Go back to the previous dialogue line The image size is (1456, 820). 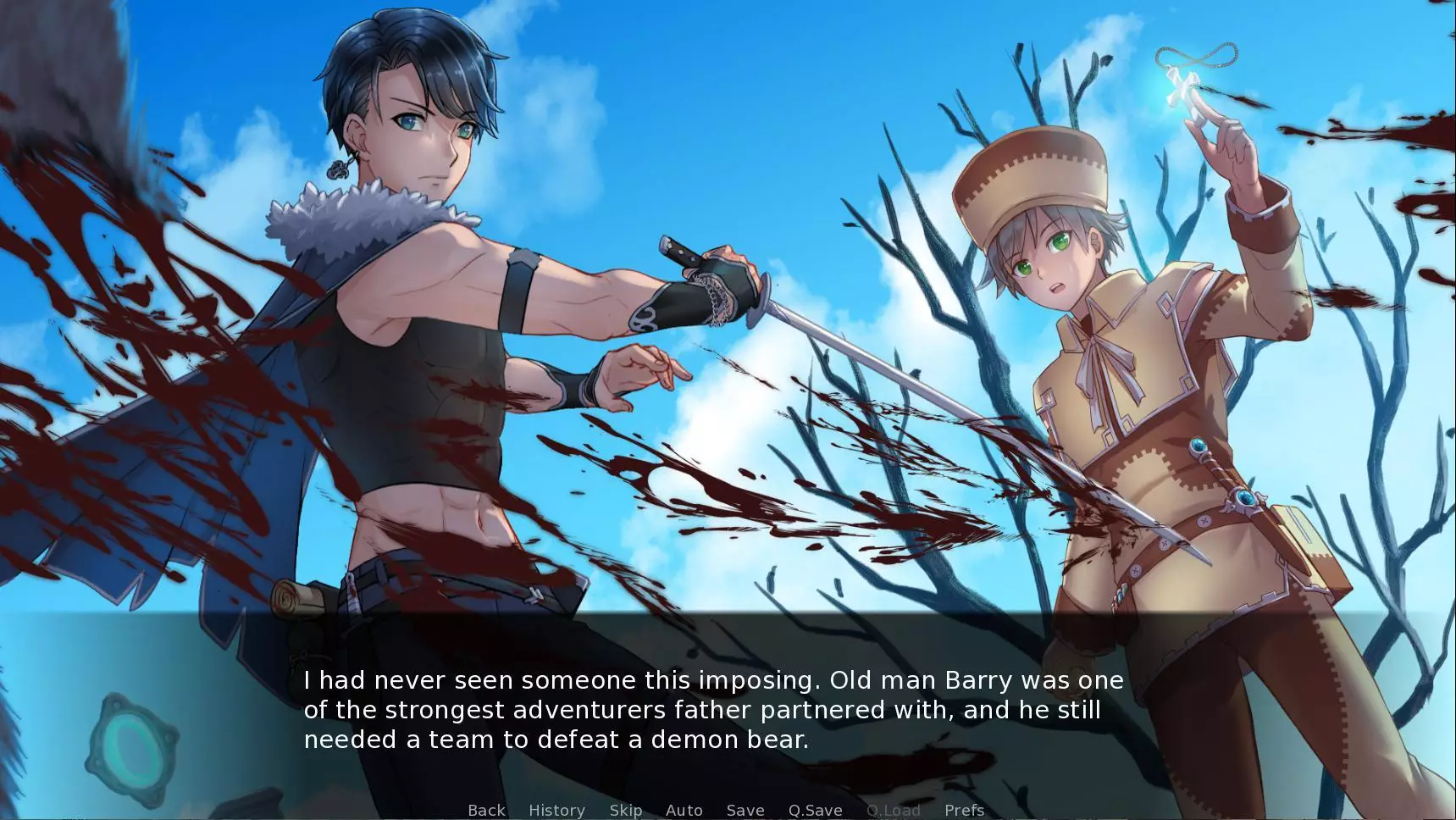point(486,810)
